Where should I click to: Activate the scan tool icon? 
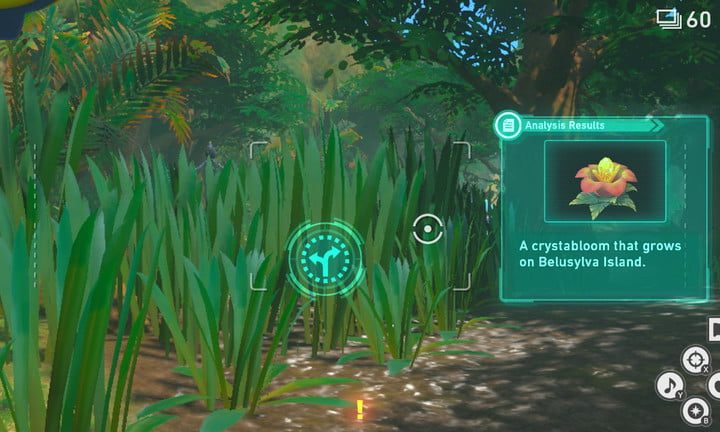click(x=694, y=359)
